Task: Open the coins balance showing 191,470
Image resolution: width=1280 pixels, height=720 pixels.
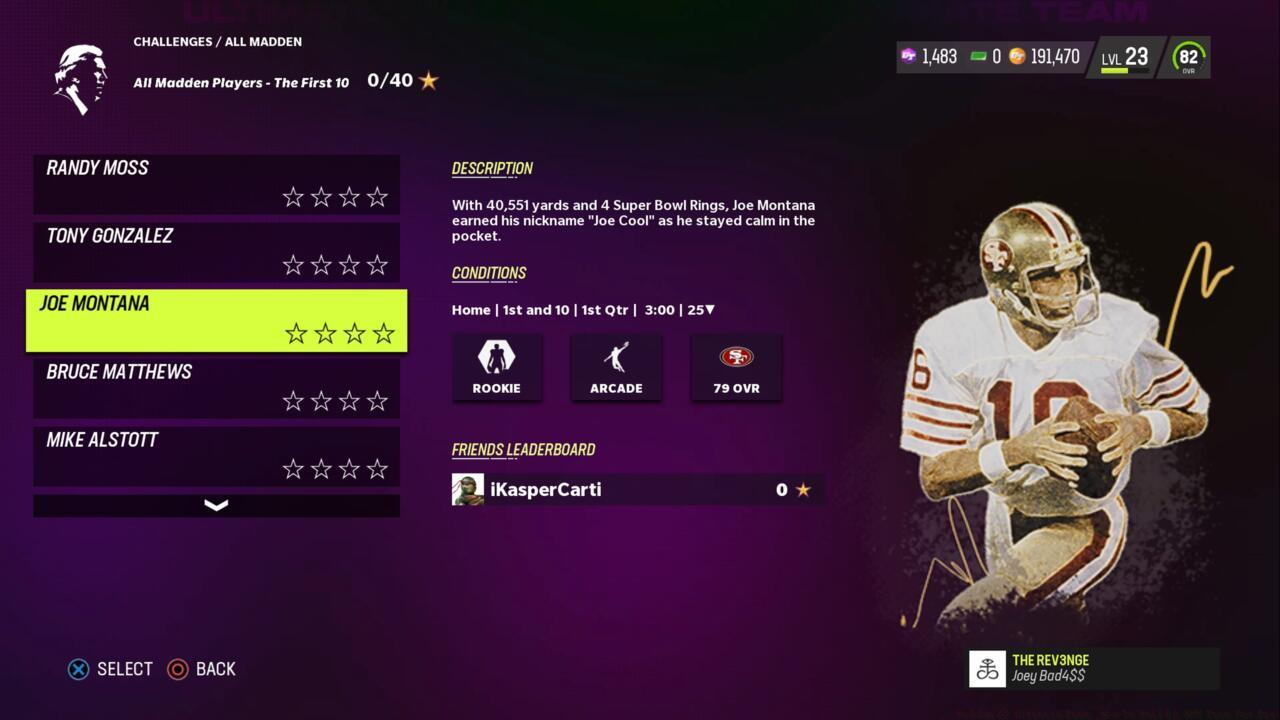Action: pyautogui.click(x=1045, y=57)
